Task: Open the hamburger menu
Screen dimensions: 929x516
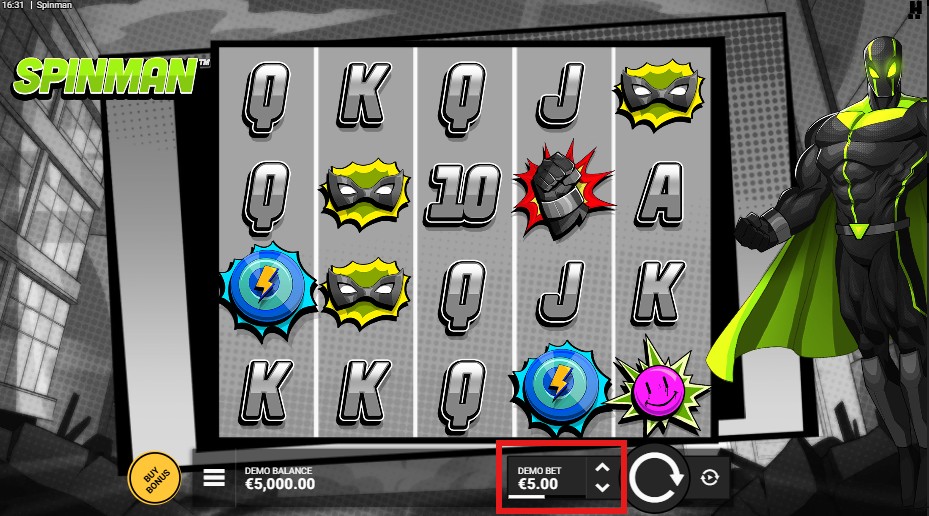Action: (x=214, y=477)
